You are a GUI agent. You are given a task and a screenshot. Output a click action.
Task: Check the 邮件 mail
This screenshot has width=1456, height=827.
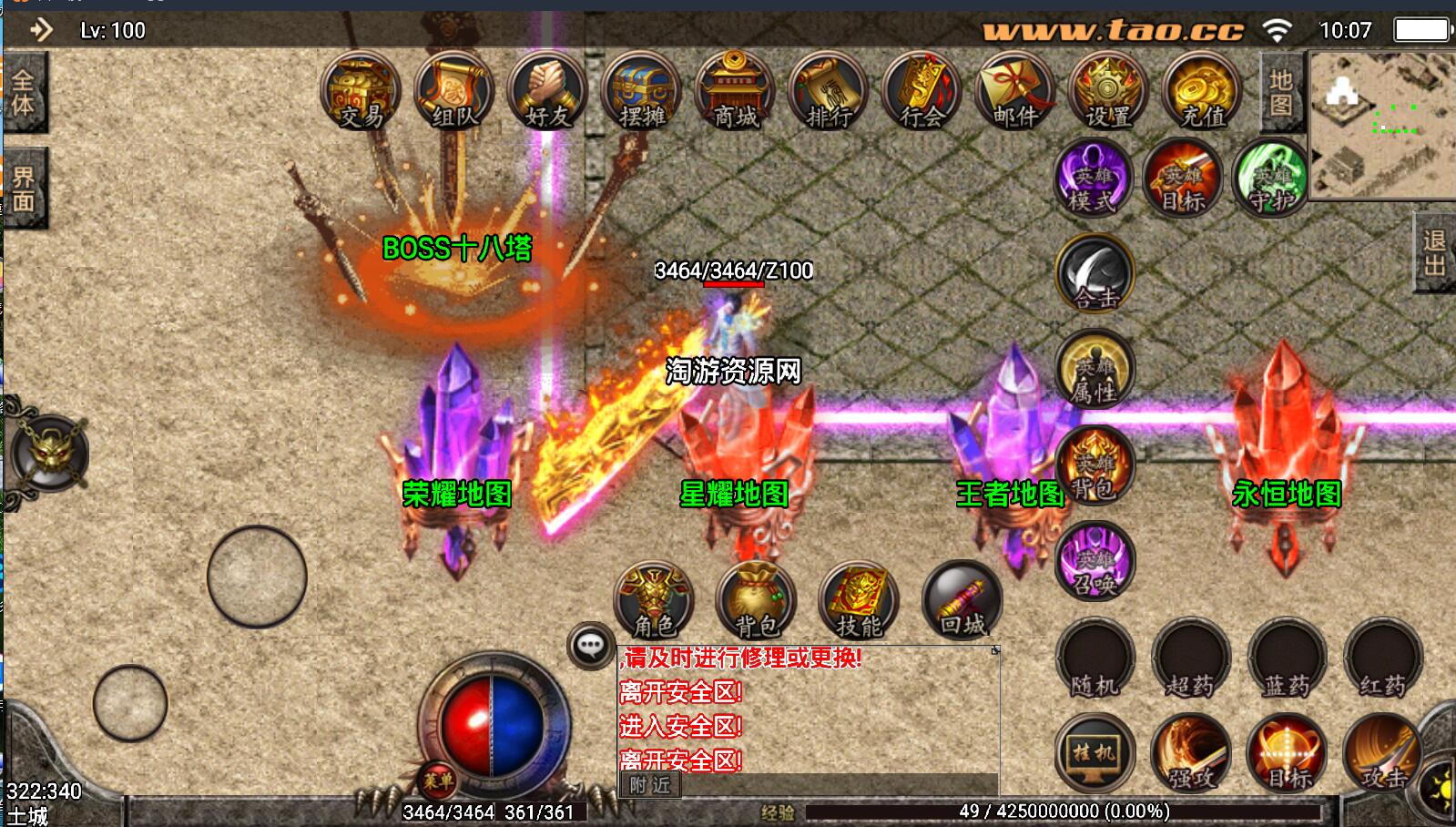1014,92
